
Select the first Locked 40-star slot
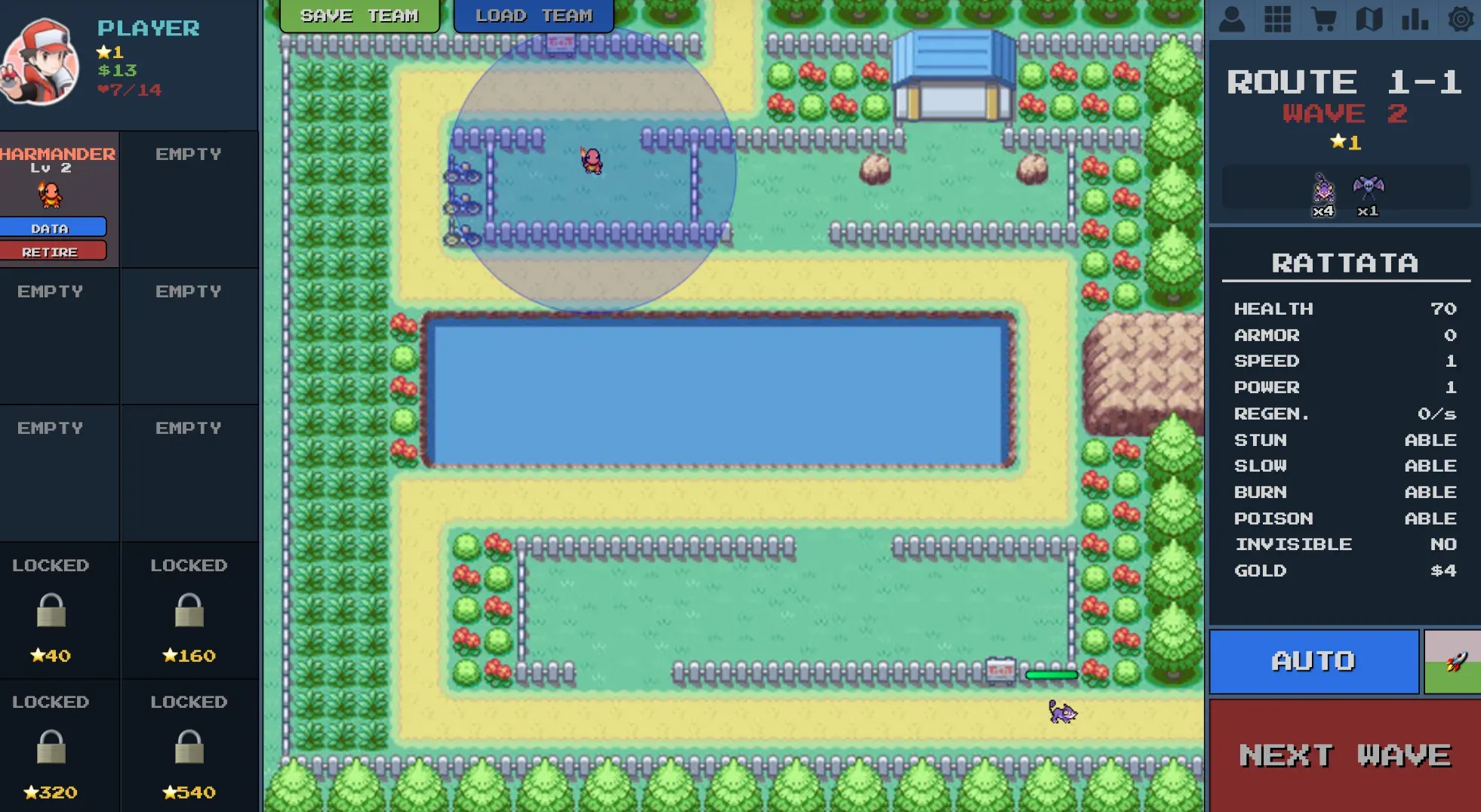tap(50, 611)
